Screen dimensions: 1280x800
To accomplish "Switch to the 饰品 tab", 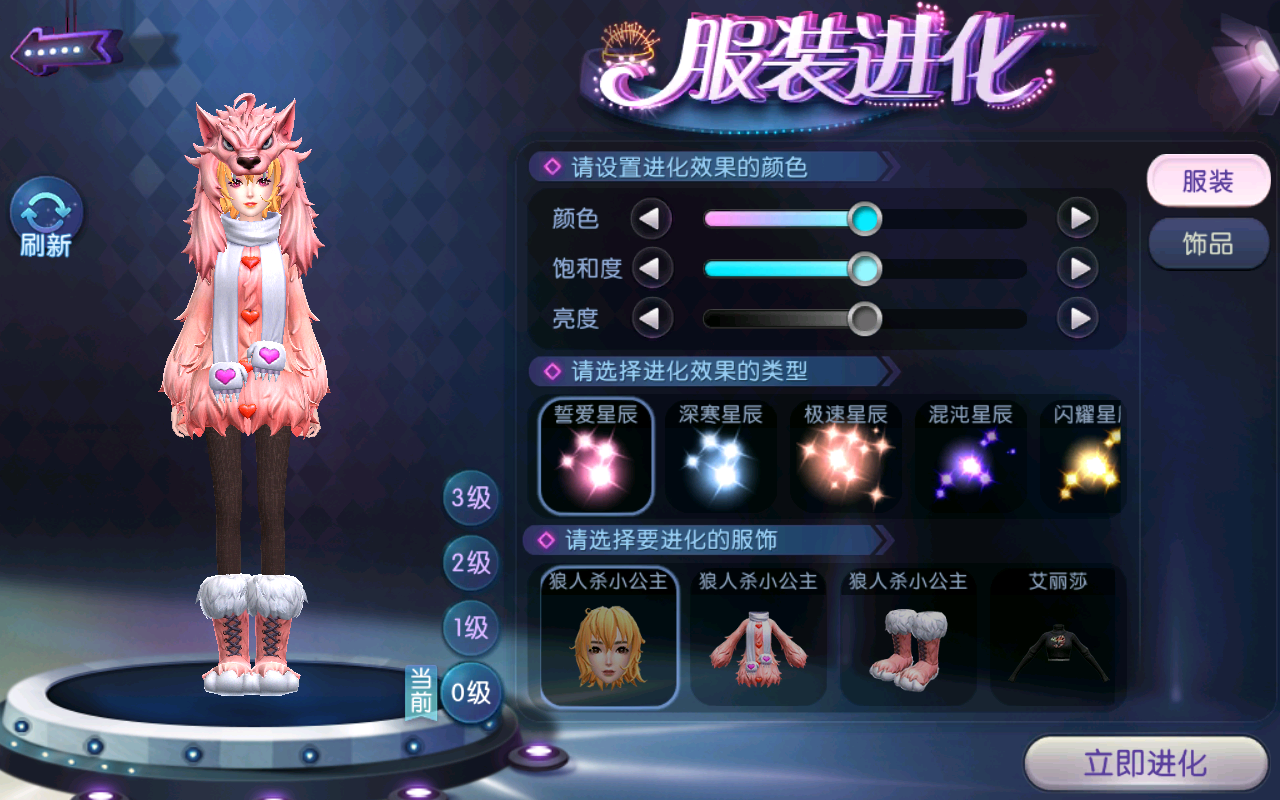I will tap(1208, 244).
